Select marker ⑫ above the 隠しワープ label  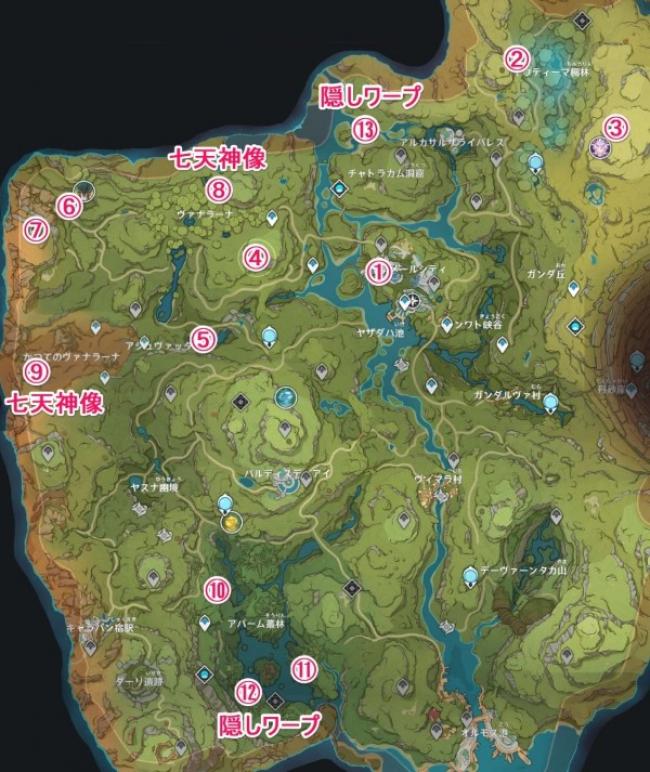(249, 690)
